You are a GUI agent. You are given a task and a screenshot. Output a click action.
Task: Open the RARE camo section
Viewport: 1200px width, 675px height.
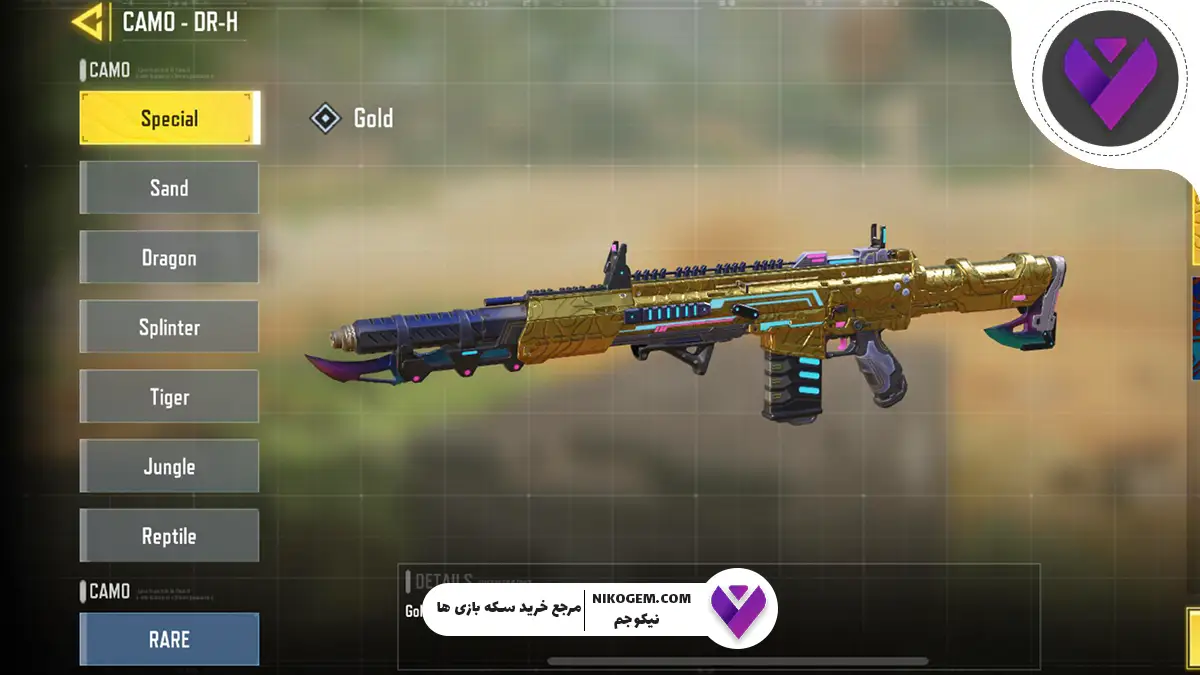click(x=169, y=639)
